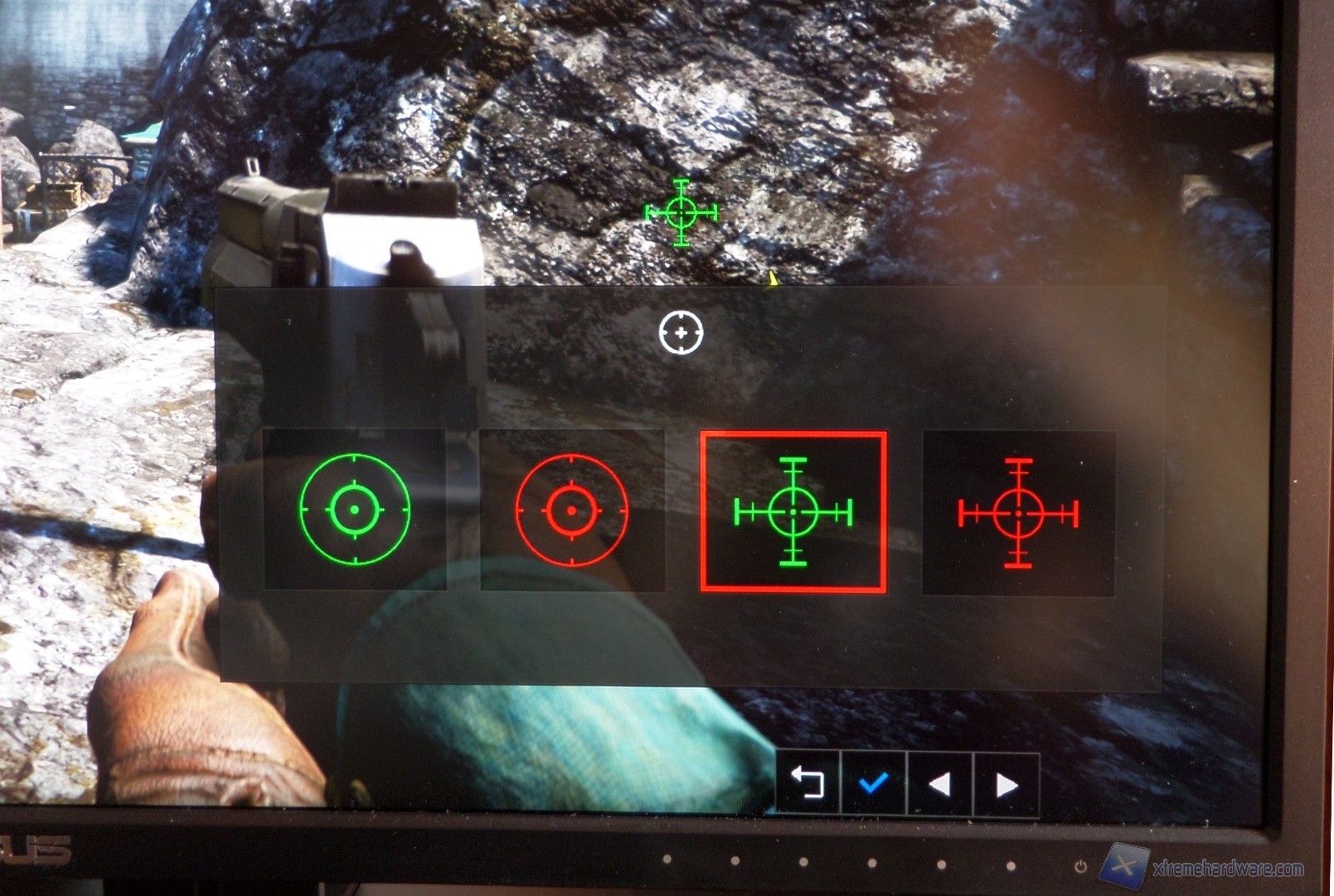The image size is (1334, 896).
Task: Click the green in-game crosshair overlay
Action: pos(682,214)
